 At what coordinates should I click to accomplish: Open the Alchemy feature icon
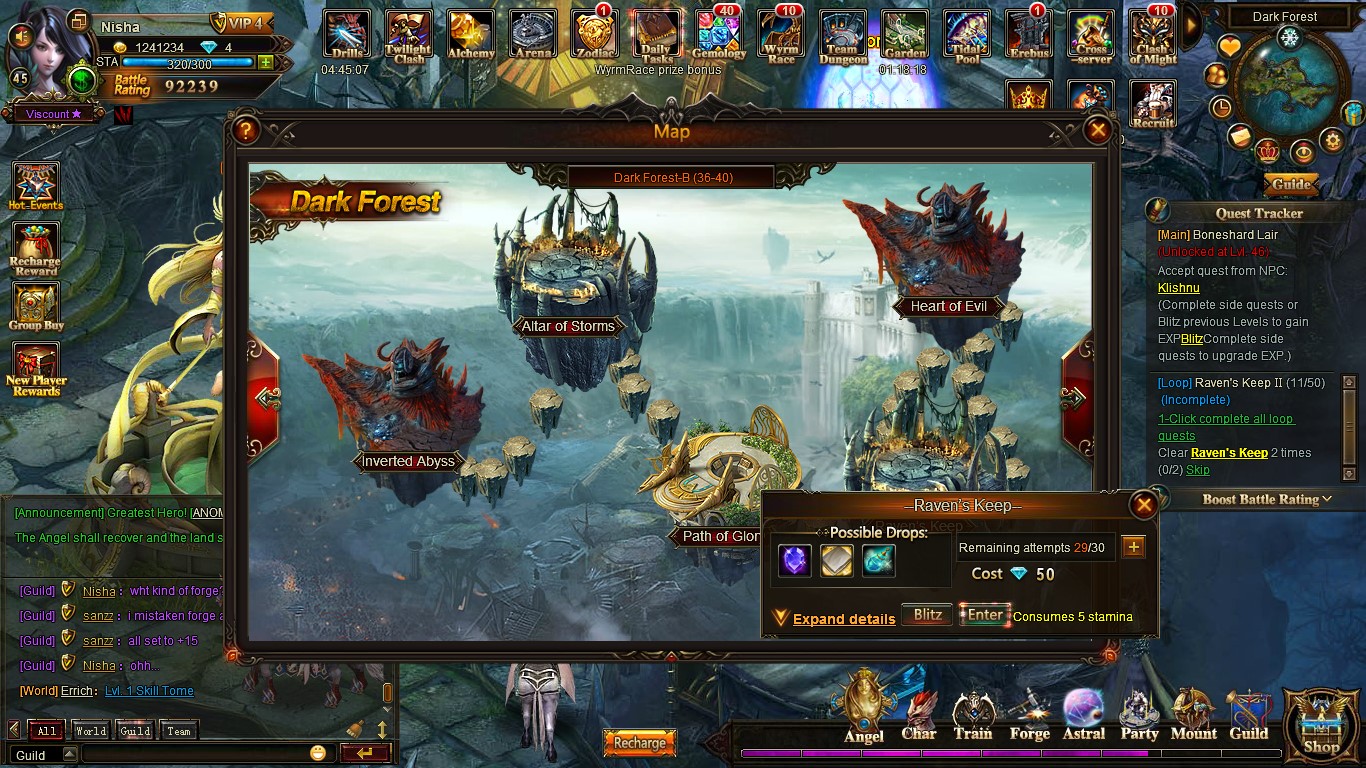click(471, 36)
